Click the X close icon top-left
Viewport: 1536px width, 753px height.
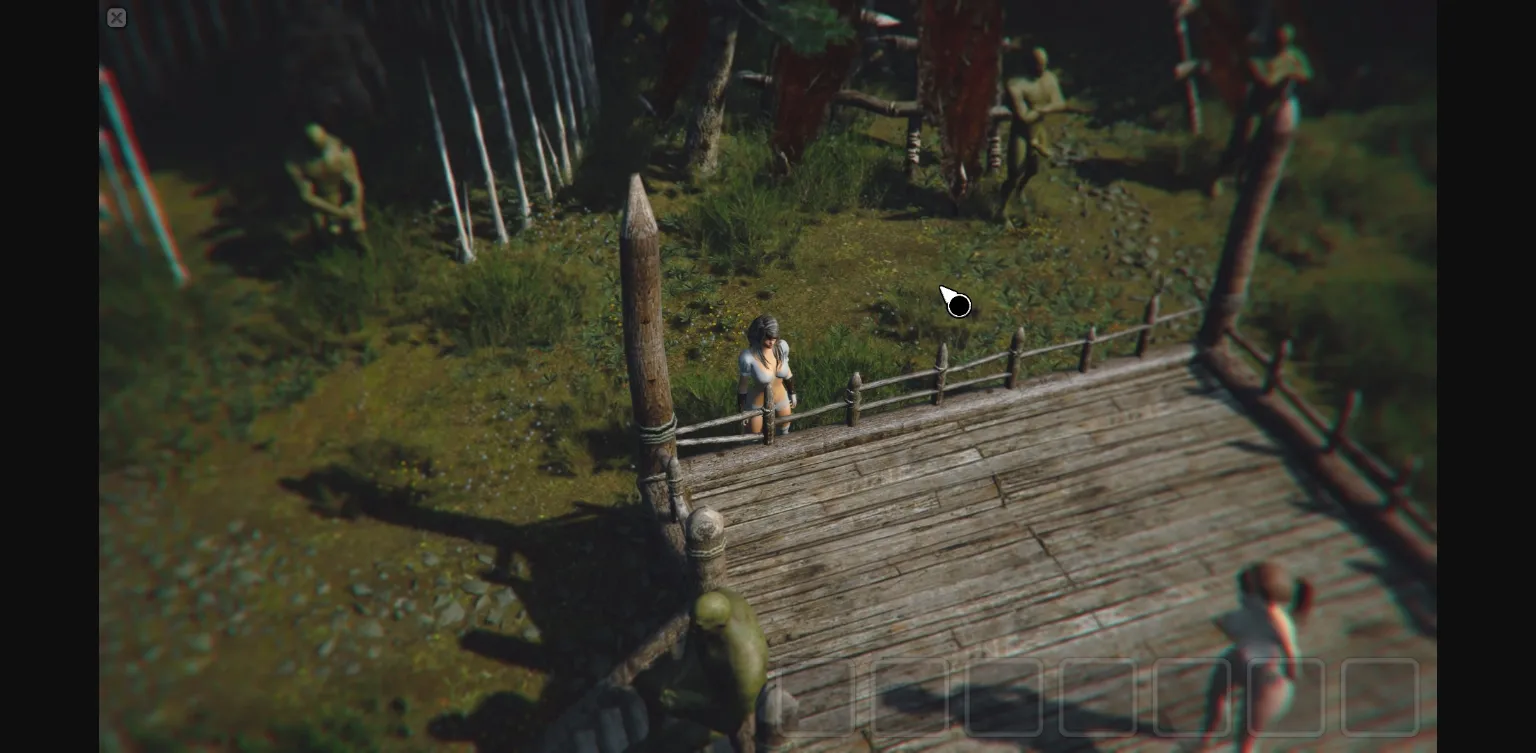point(117,17)
